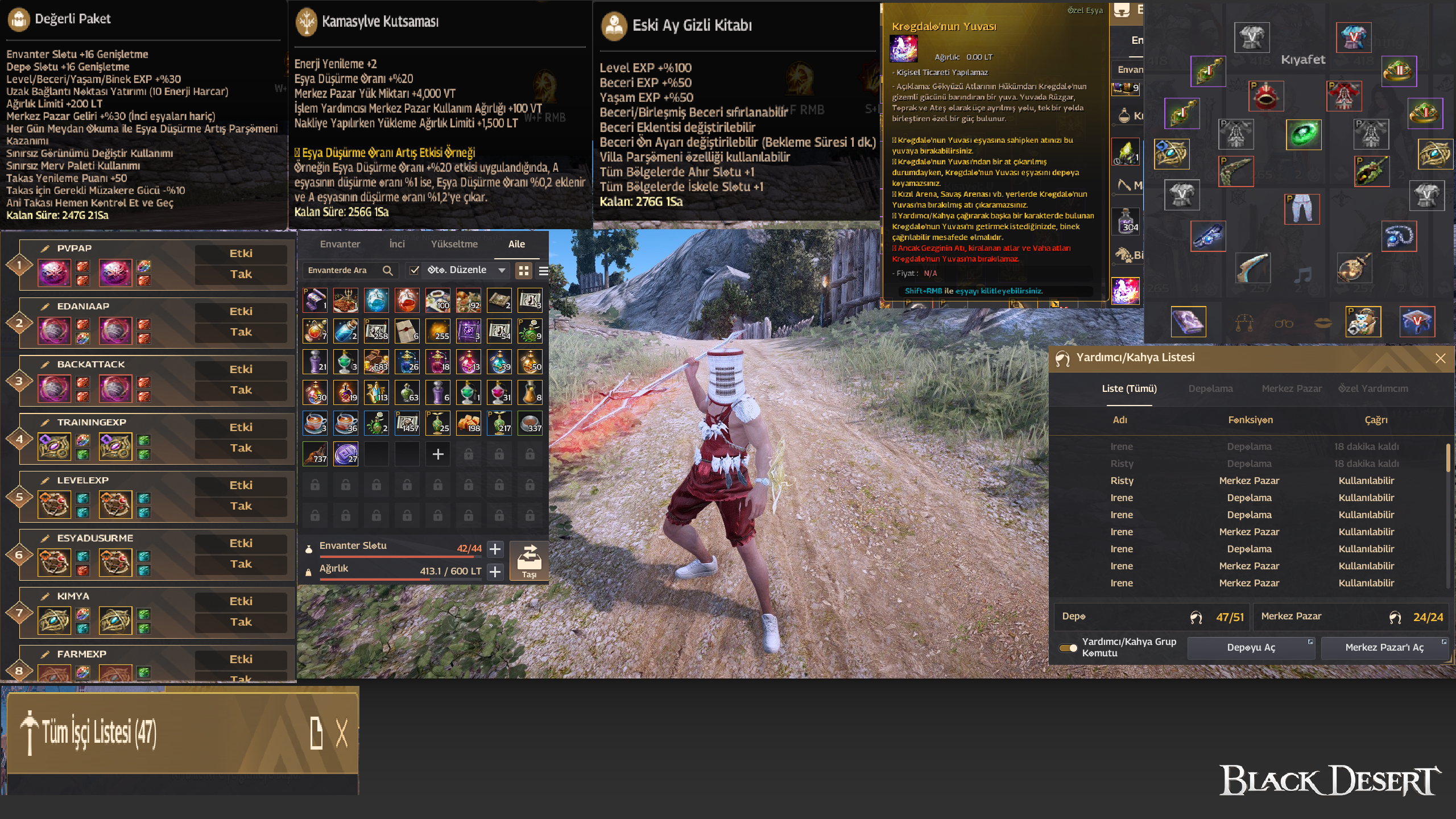Click the Taşı transfer button
Viewport: 1456px width, 819px height.
(x=529, y=561)
